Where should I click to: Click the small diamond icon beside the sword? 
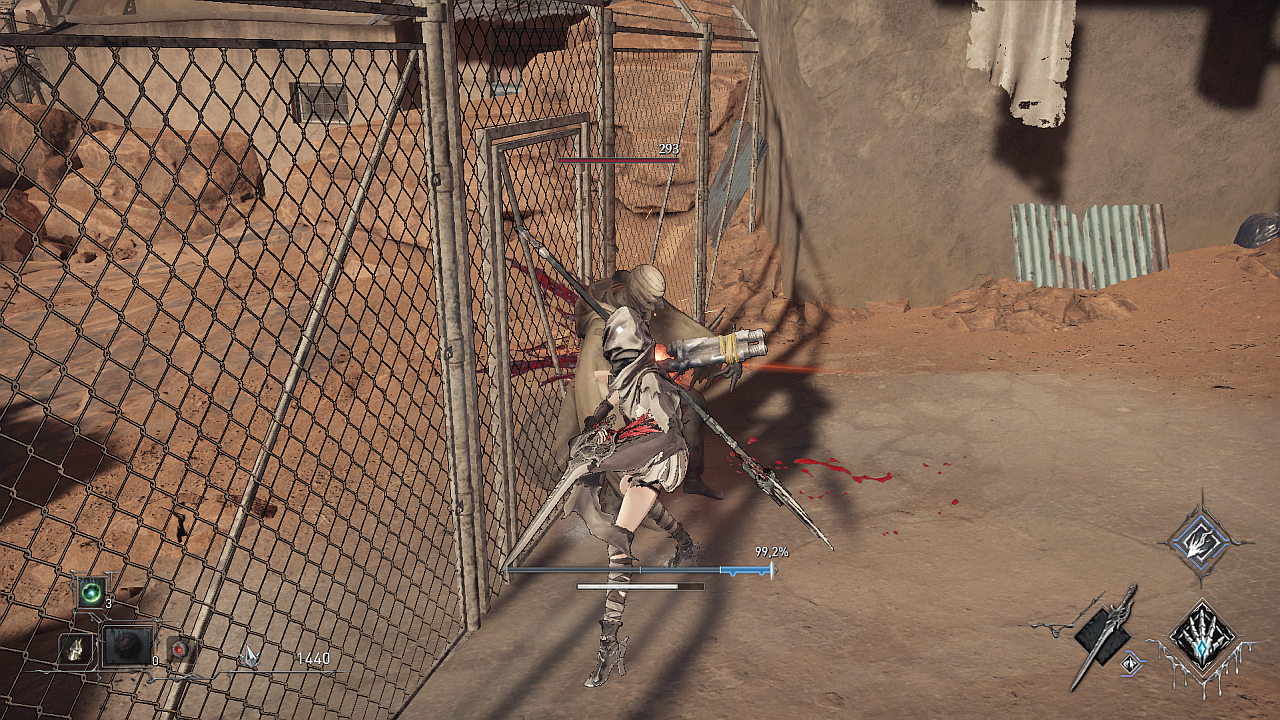coord(1132,662)
